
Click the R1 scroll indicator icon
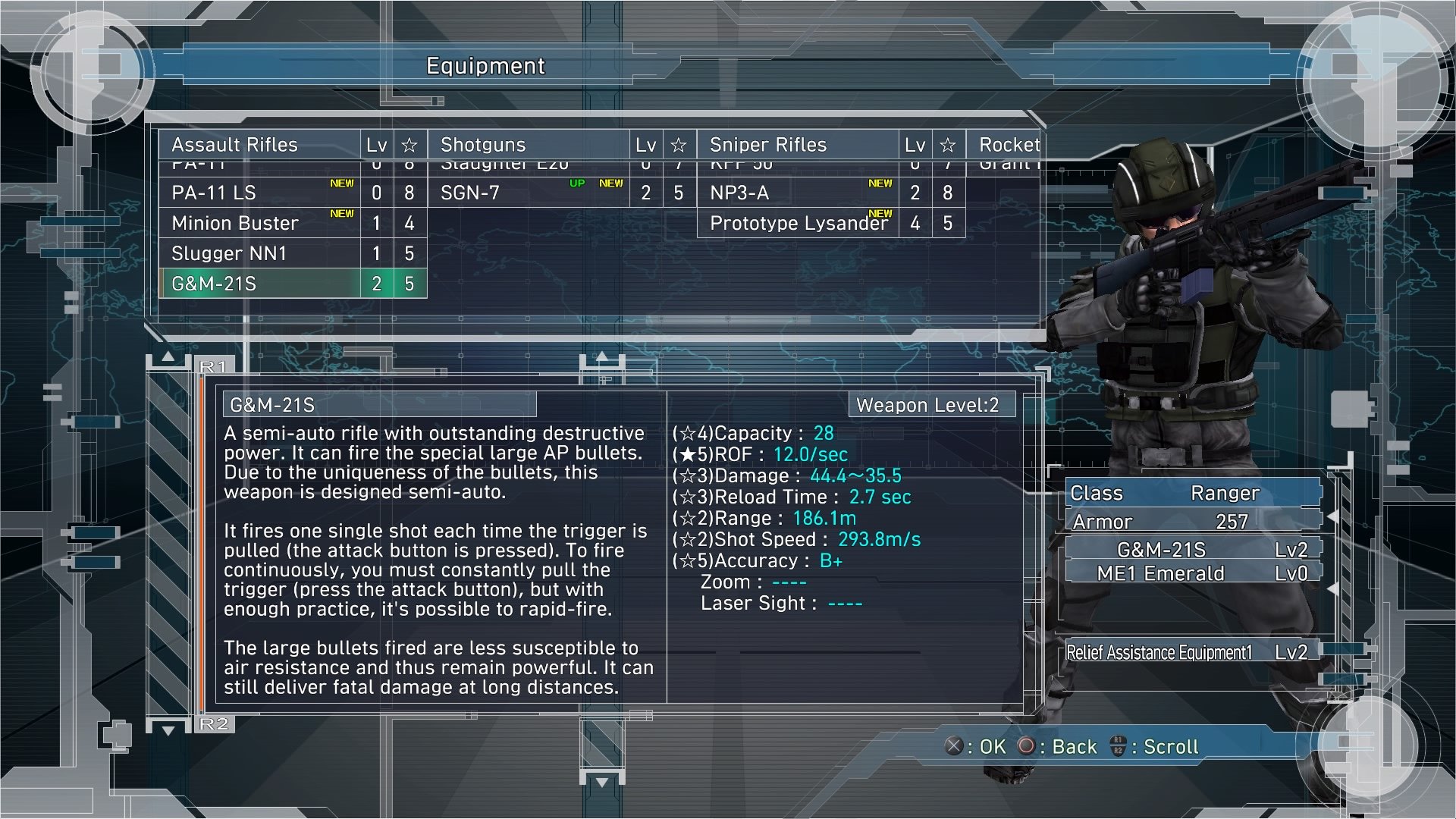point(215,365)
